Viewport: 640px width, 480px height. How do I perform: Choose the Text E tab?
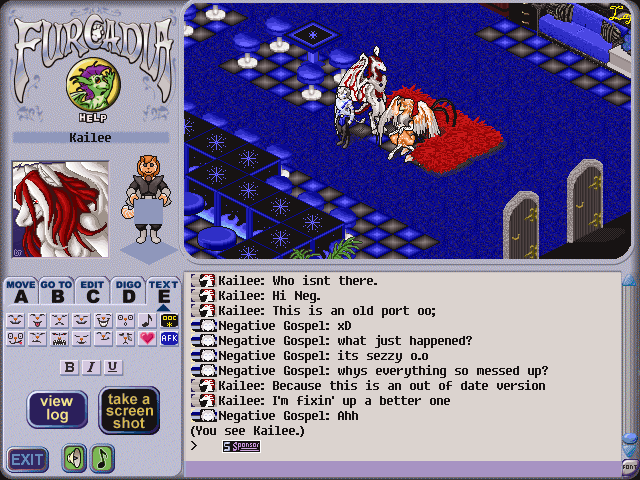163,291
